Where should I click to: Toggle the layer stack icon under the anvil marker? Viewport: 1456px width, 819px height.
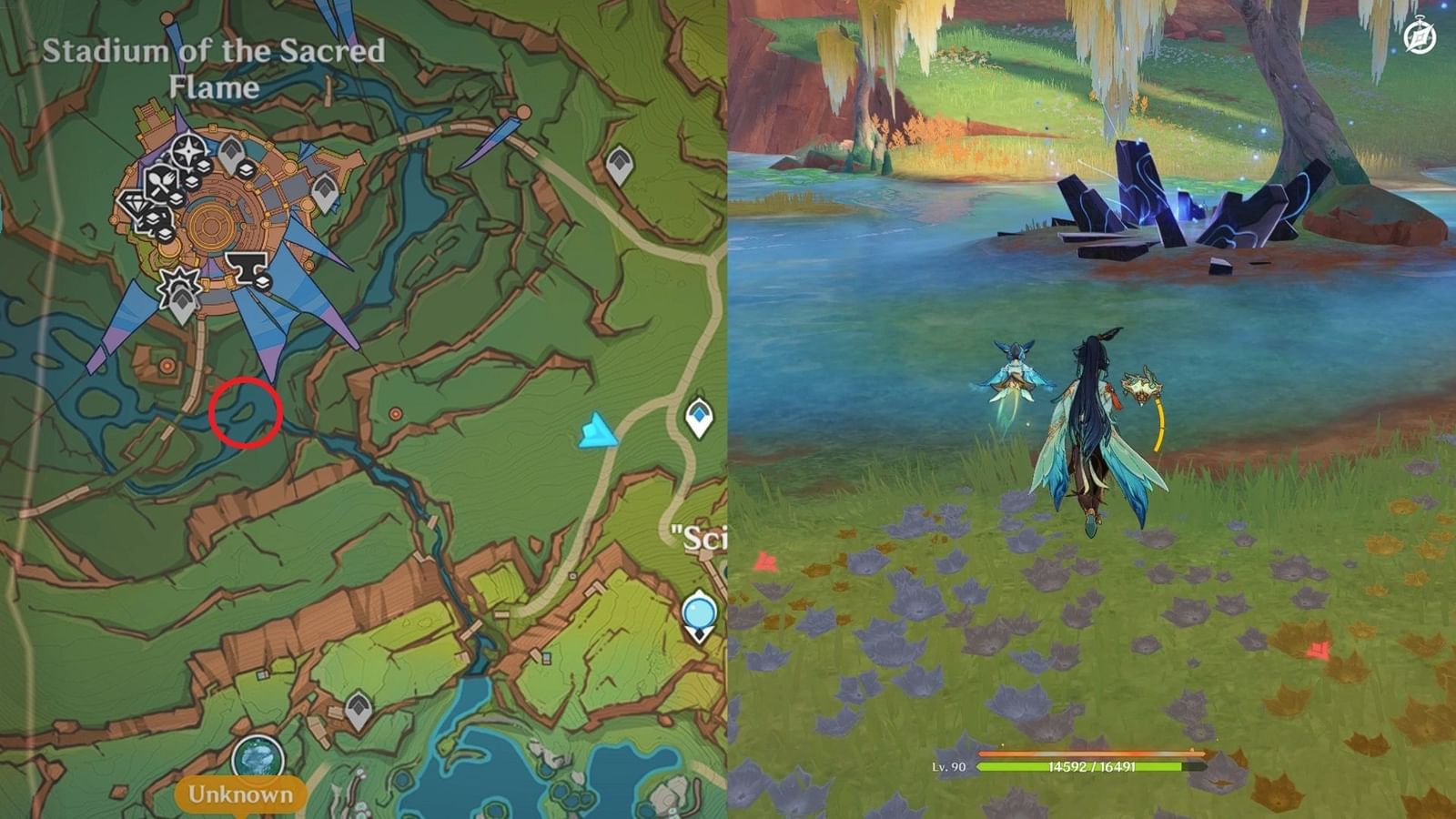(264, 283)
